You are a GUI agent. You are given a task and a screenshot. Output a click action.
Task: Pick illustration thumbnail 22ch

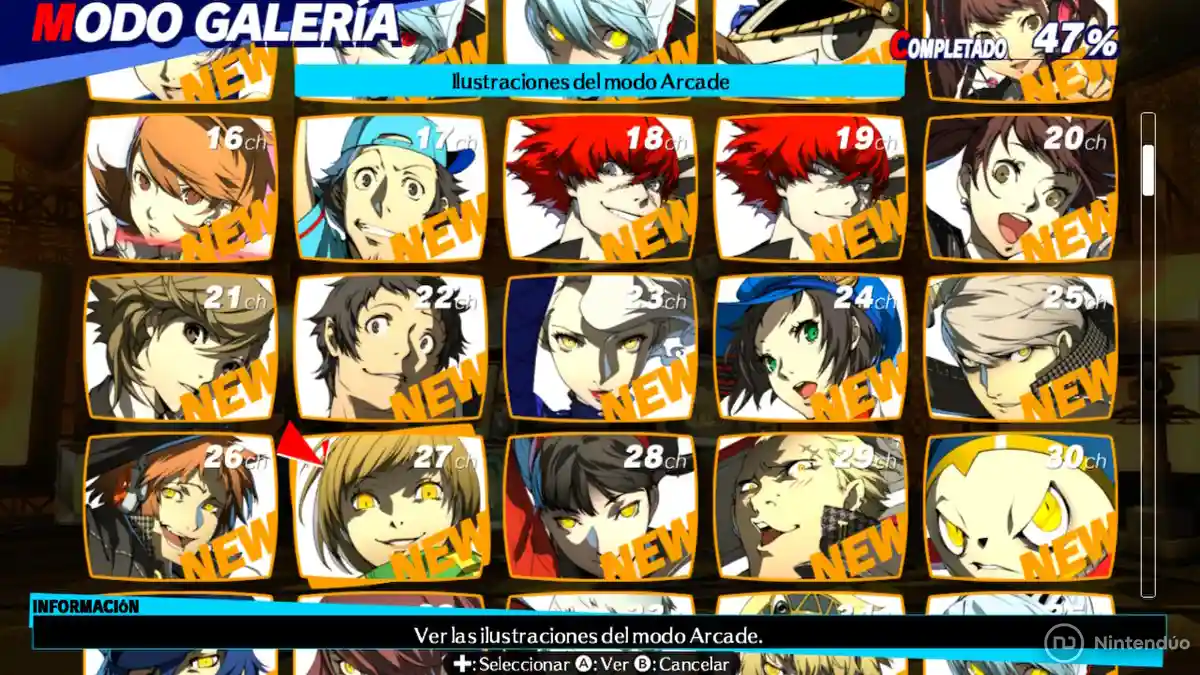click(x=390, y=347)
